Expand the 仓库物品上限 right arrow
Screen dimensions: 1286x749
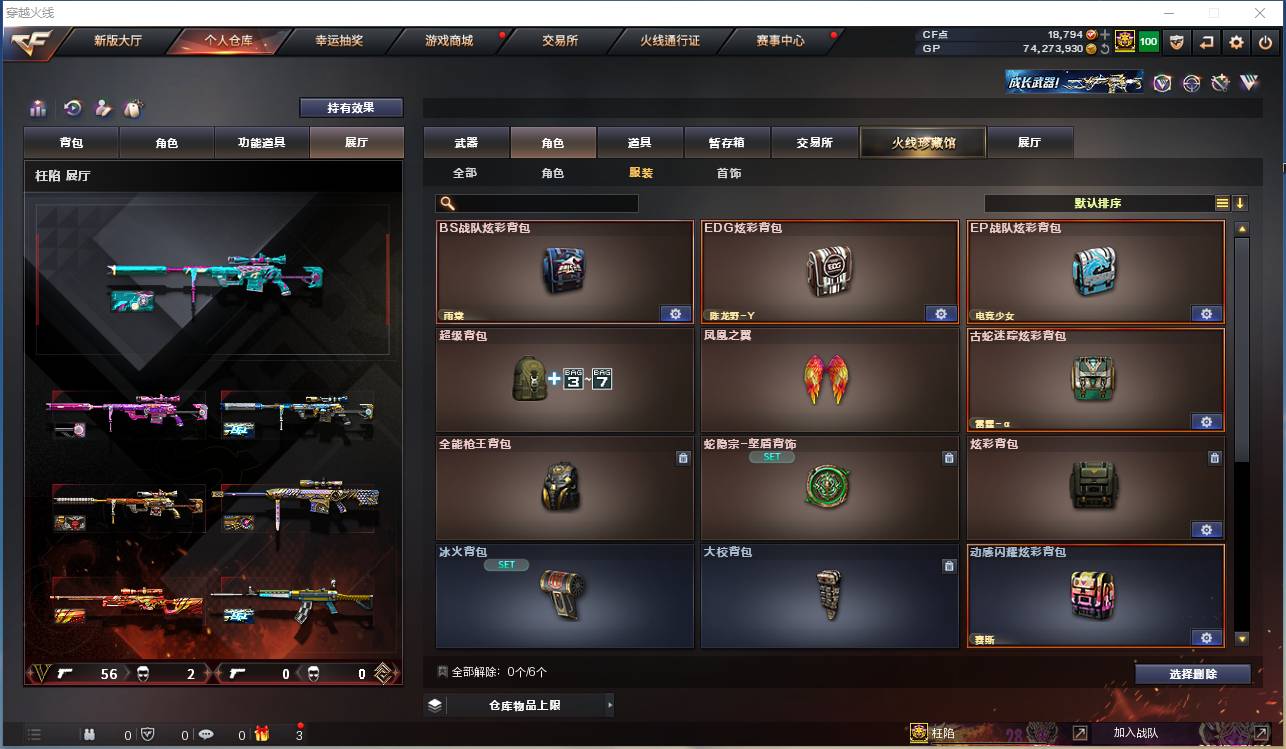click(610, 704)
